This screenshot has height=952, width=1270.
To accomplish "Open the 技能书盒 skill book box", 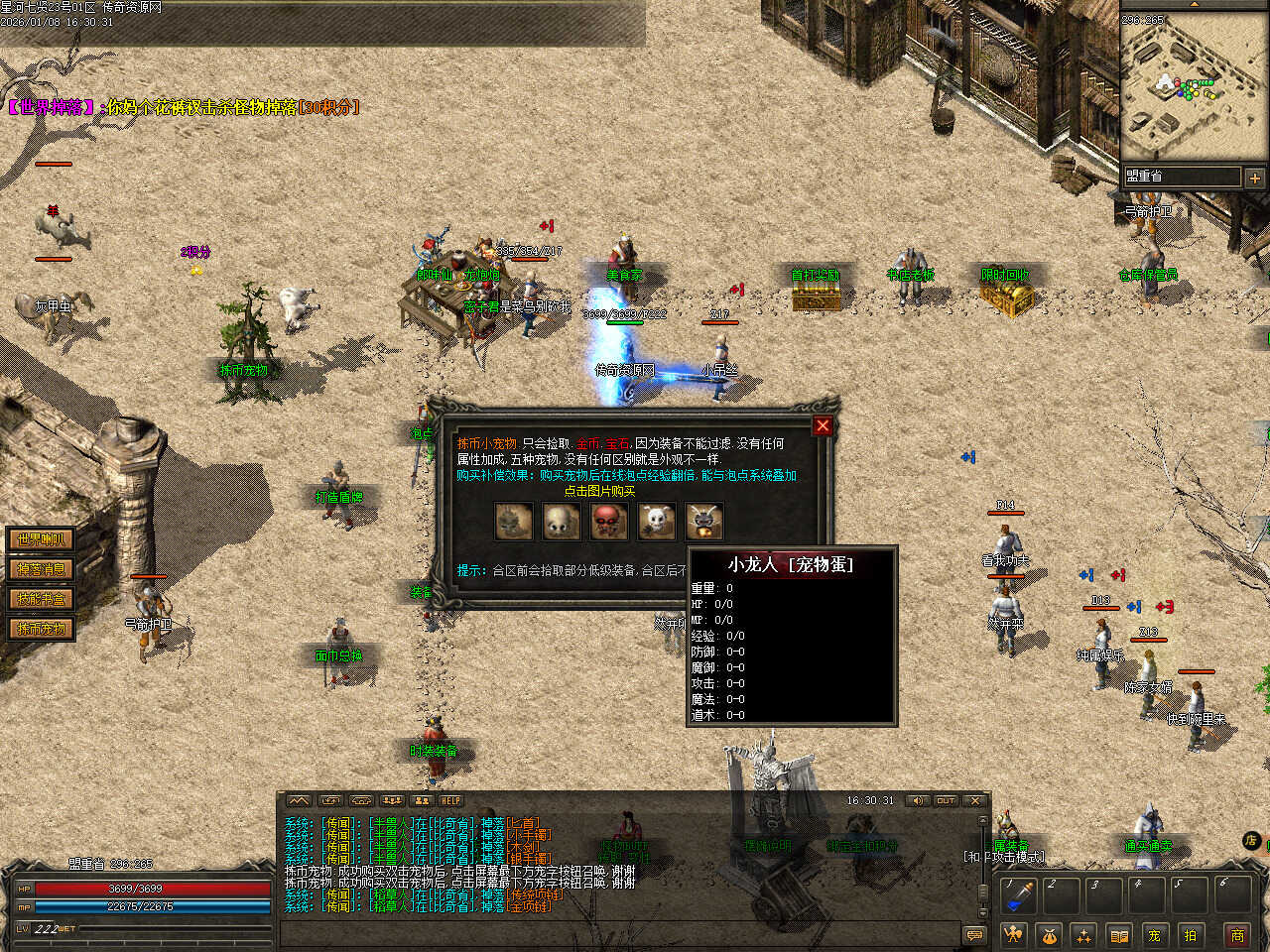I will pyautogui.click(x=41, y=599).
